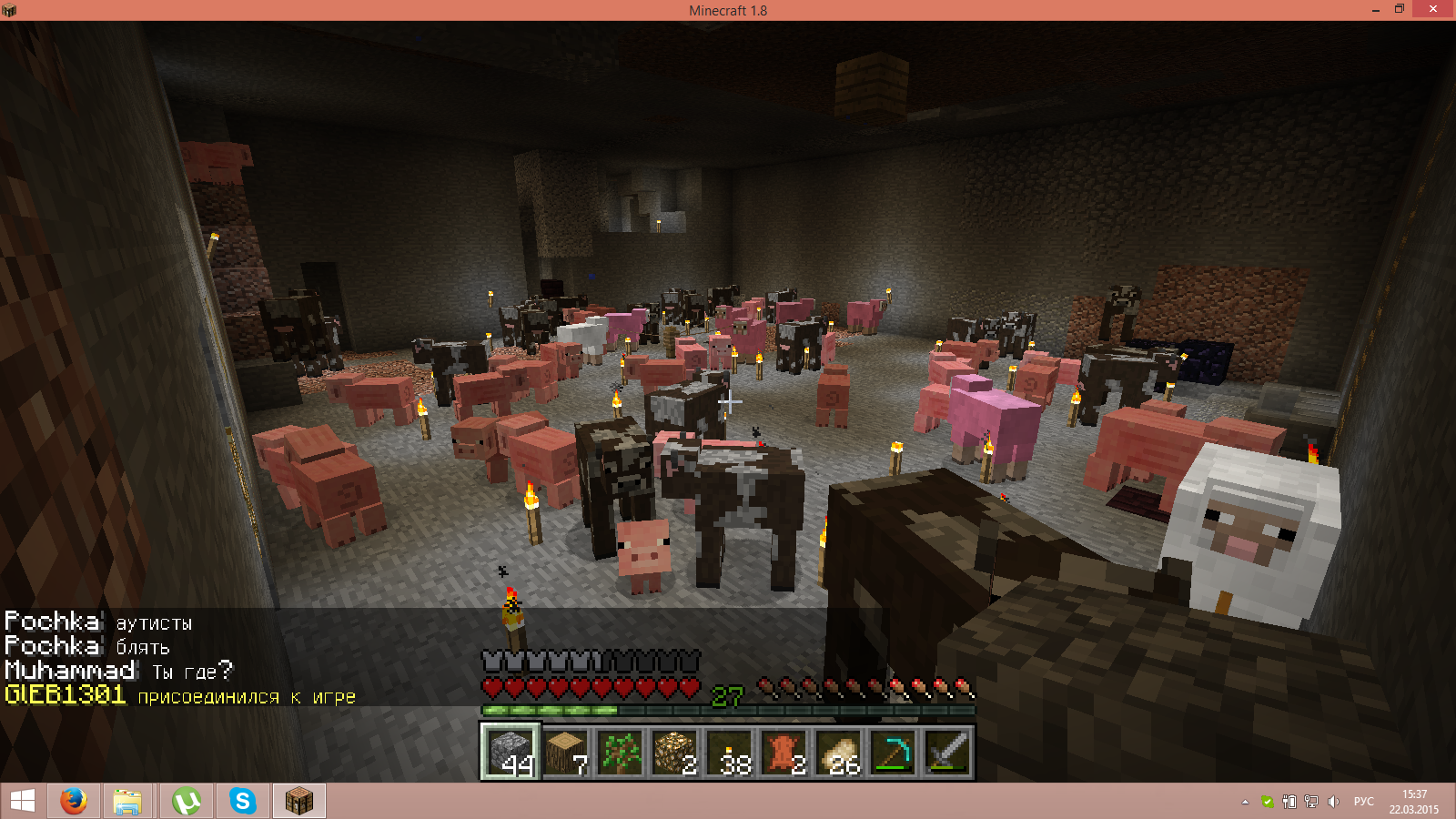Select the glowstone block hotbar slot
The image size is (1456, 819).
pos(675,752)
